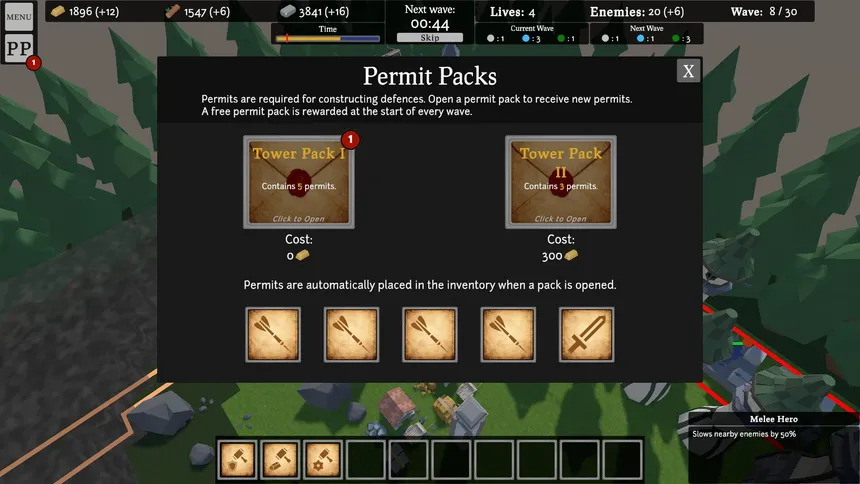Skip to the next wave

pos(429,37)
